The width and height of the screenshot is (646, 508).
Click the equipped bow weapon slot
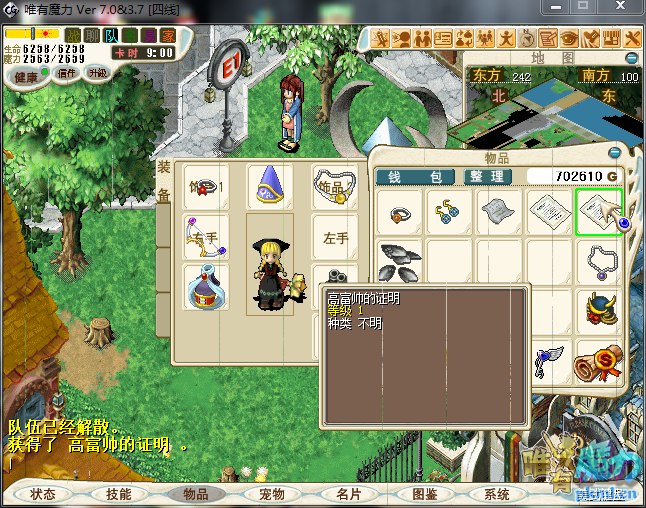click(x=206, y=238)
